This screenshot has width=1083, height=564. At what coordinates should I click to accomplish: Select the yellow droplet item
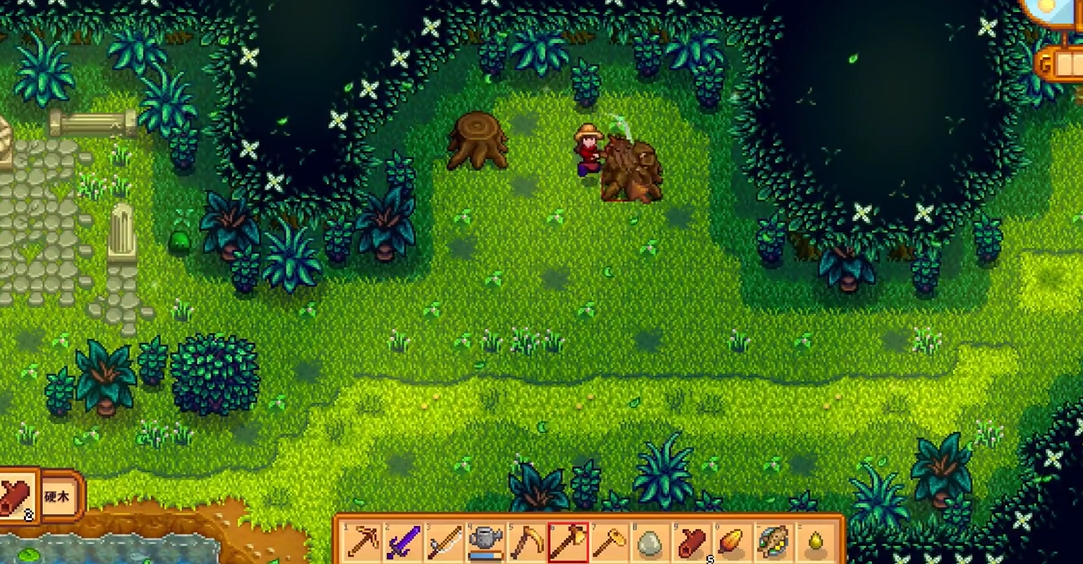click(x=814, y=543)
